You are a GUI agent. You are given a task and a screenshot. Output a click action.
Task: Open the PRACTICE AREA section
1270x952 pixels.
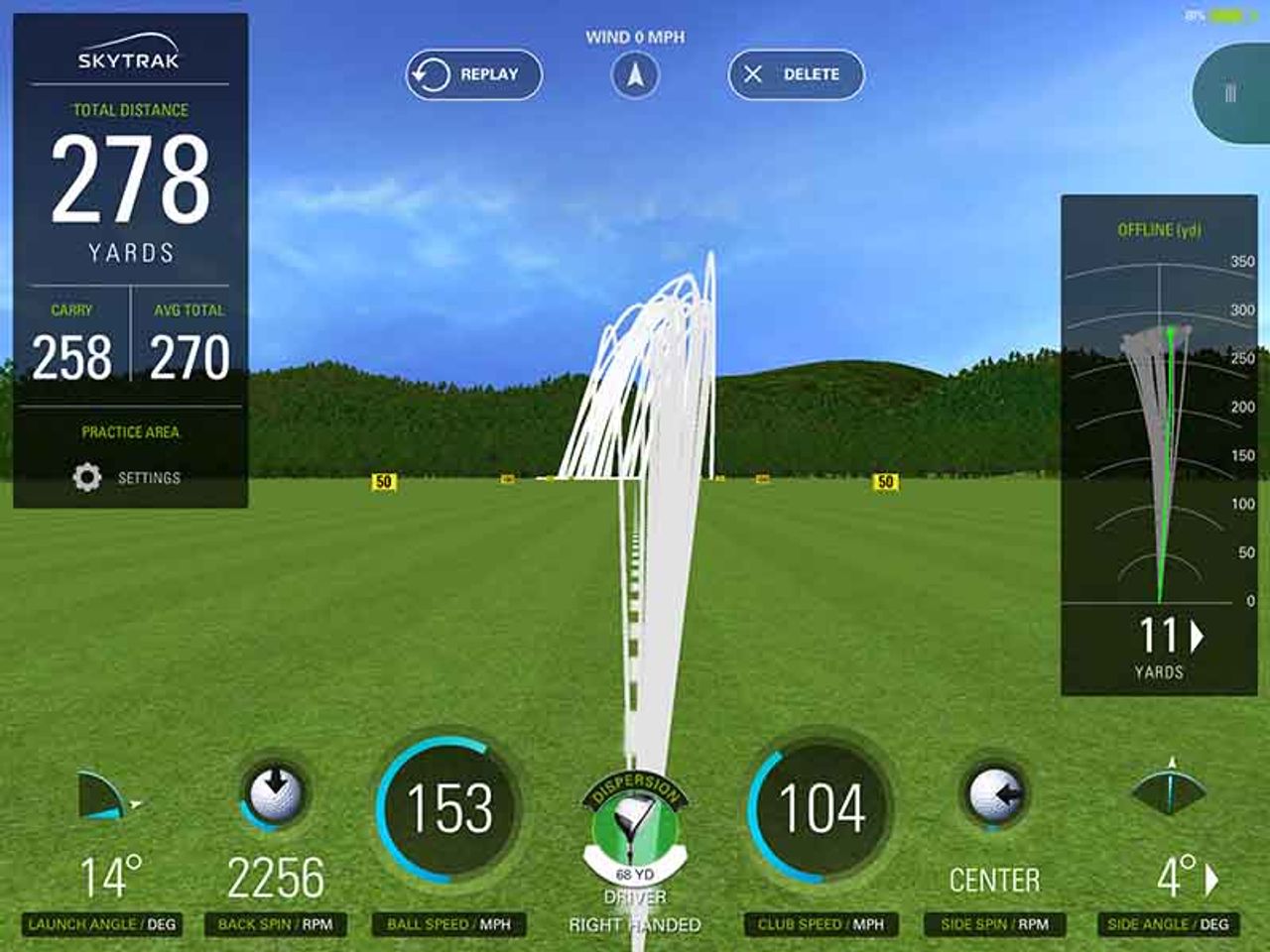point(131,431)
